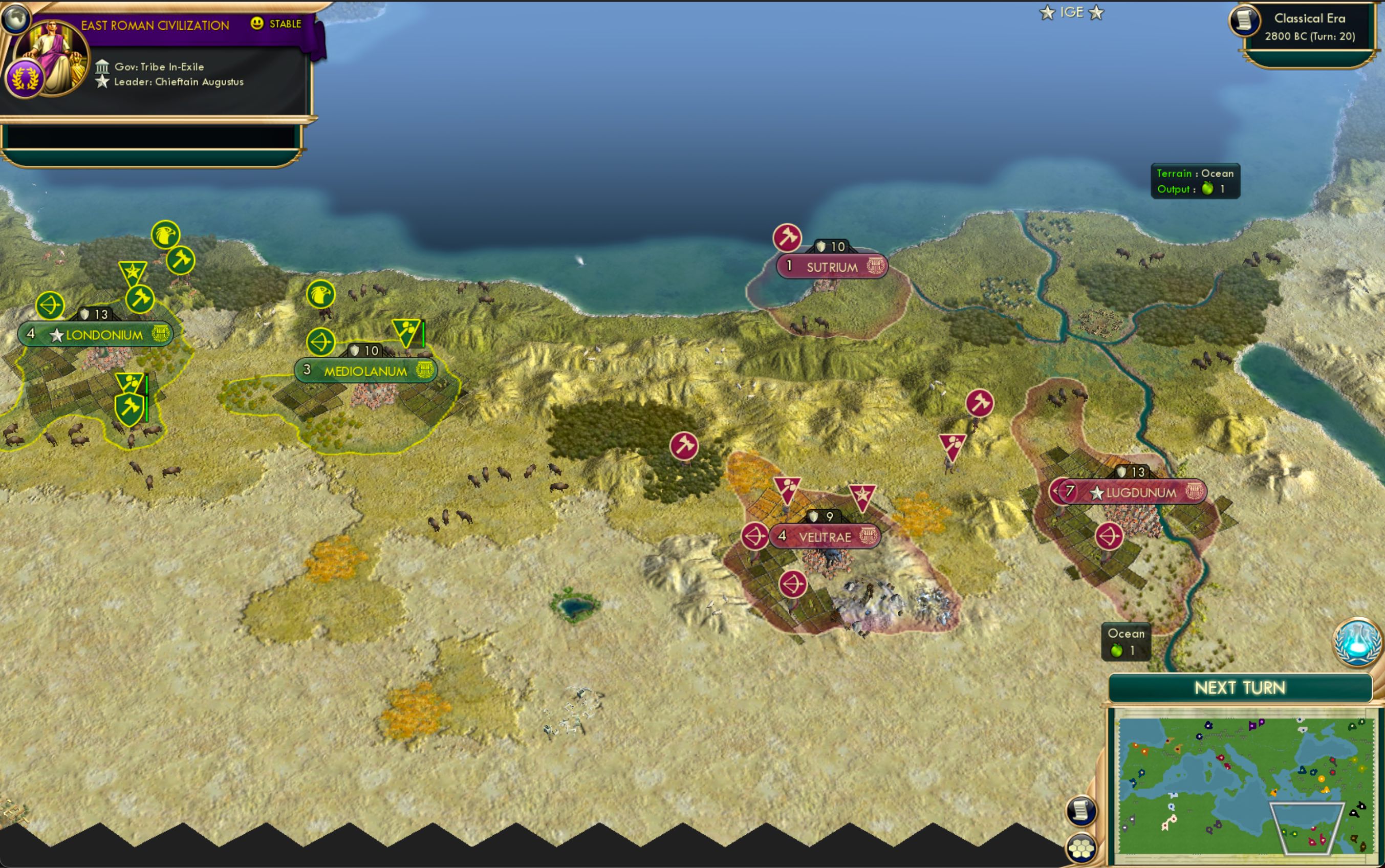
Task: Open Velitrae's city screen via its banner
Action: tap(826, 537)
